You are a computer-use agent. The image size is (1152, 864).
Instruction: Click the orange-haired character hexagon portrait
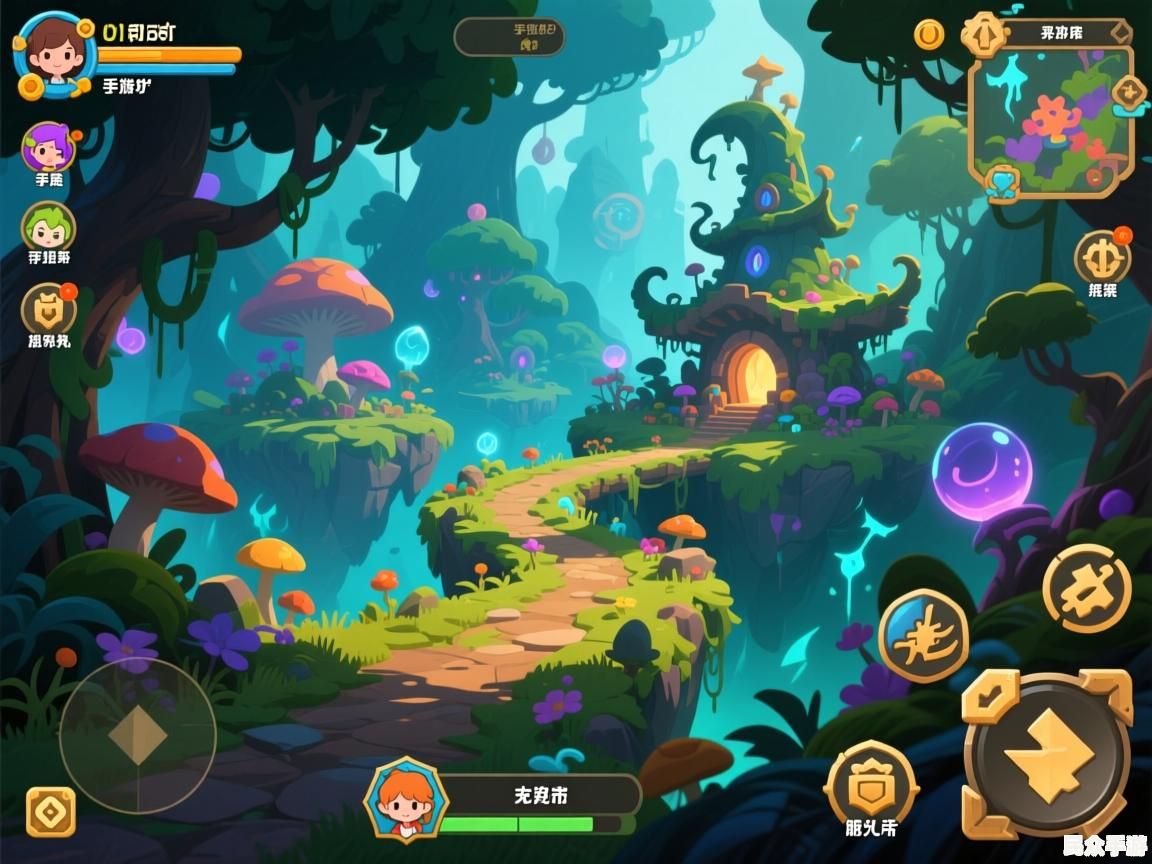coord(405,800)
